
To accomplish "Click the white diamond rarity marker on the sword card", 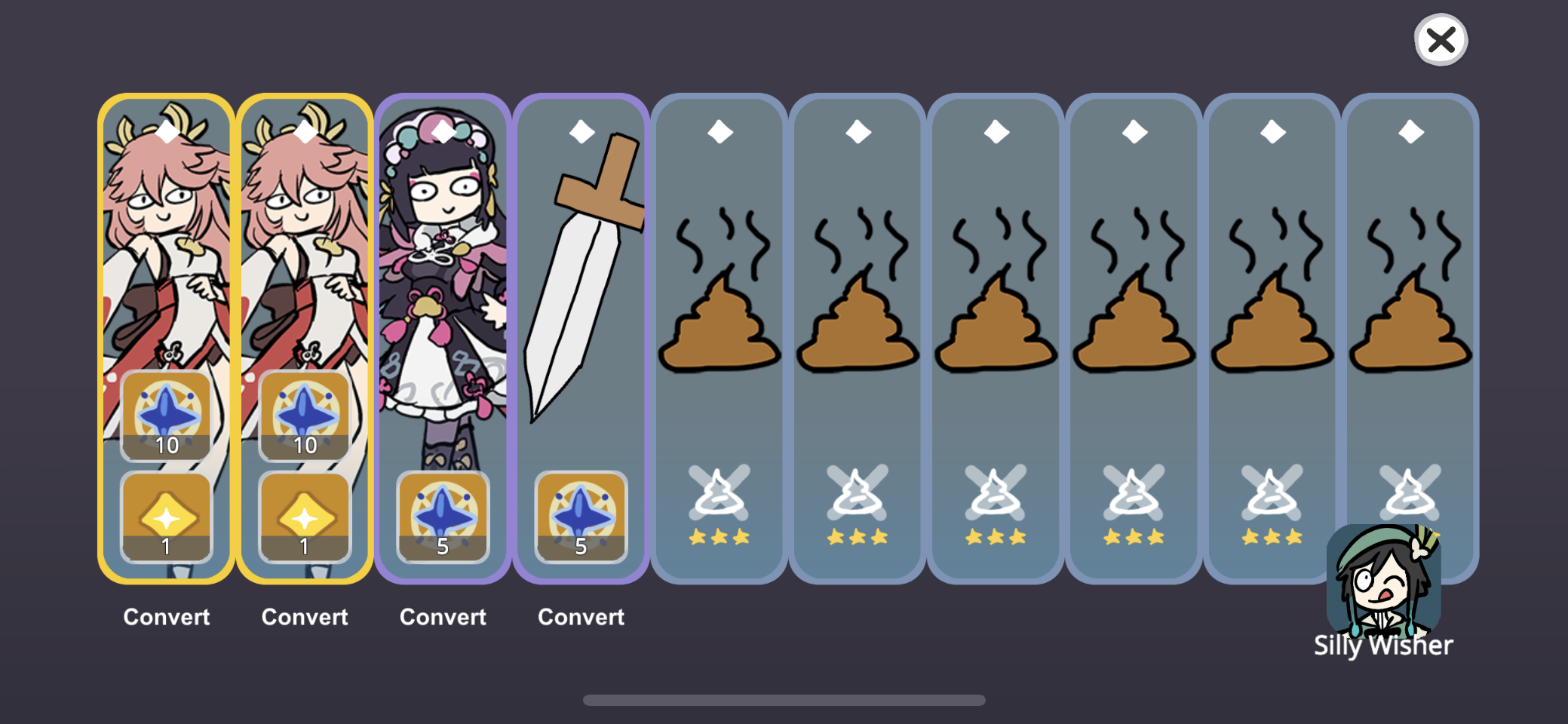I will [580, 132].
